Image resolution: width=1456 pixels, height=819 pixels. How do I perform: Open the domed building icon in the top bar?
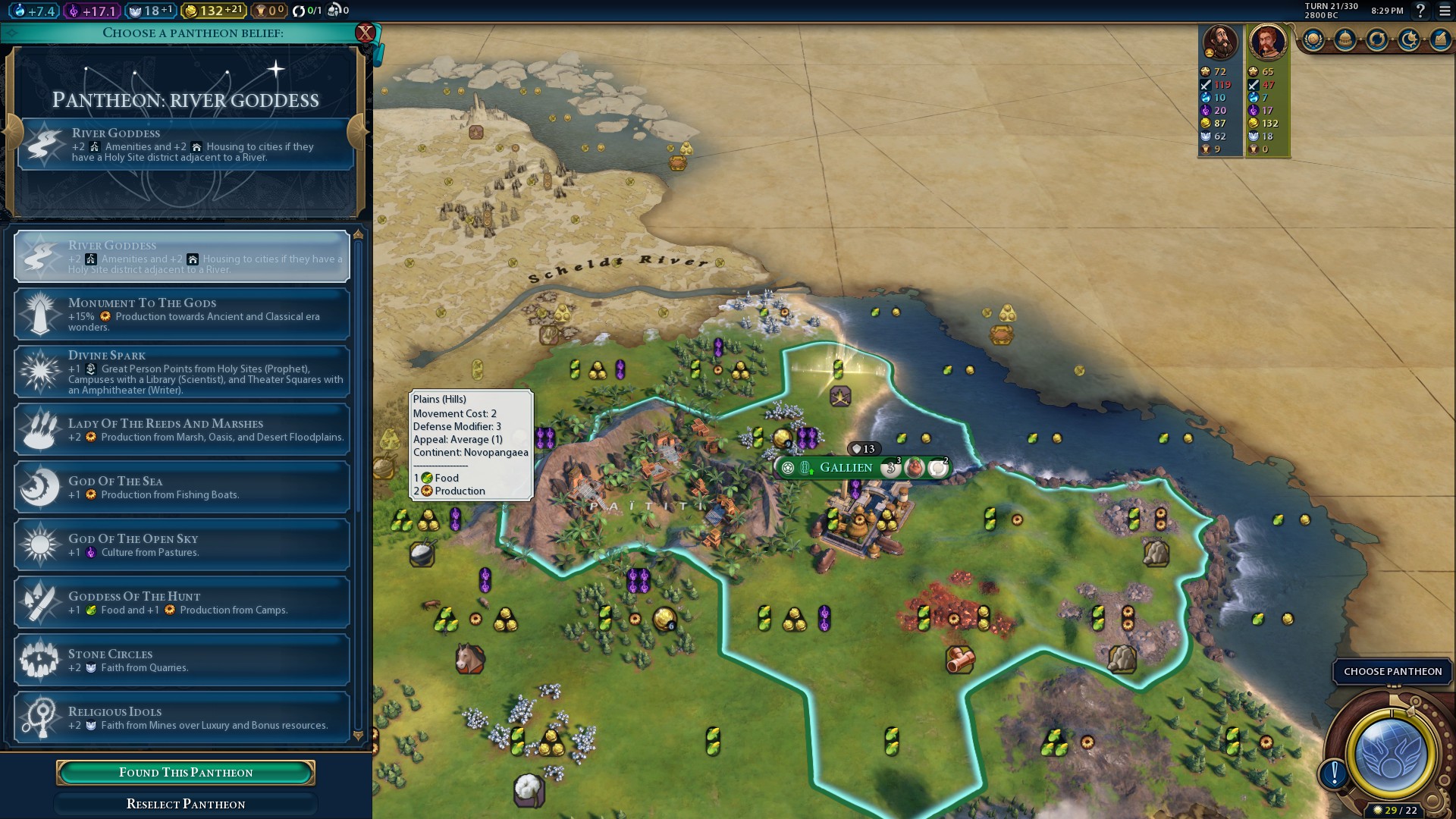[1345, 39]
